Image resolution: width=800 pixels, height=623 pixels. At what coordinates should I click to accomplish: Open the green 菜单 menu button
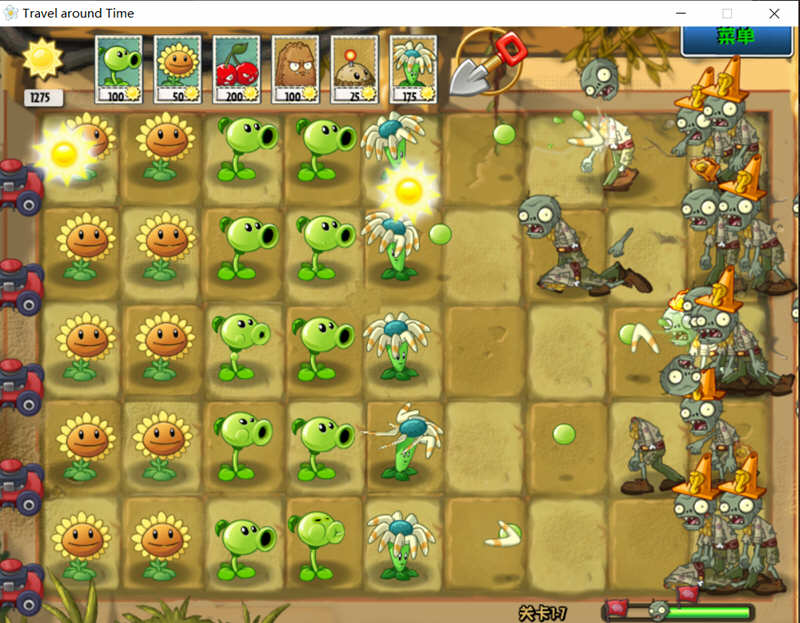(735, 38)
